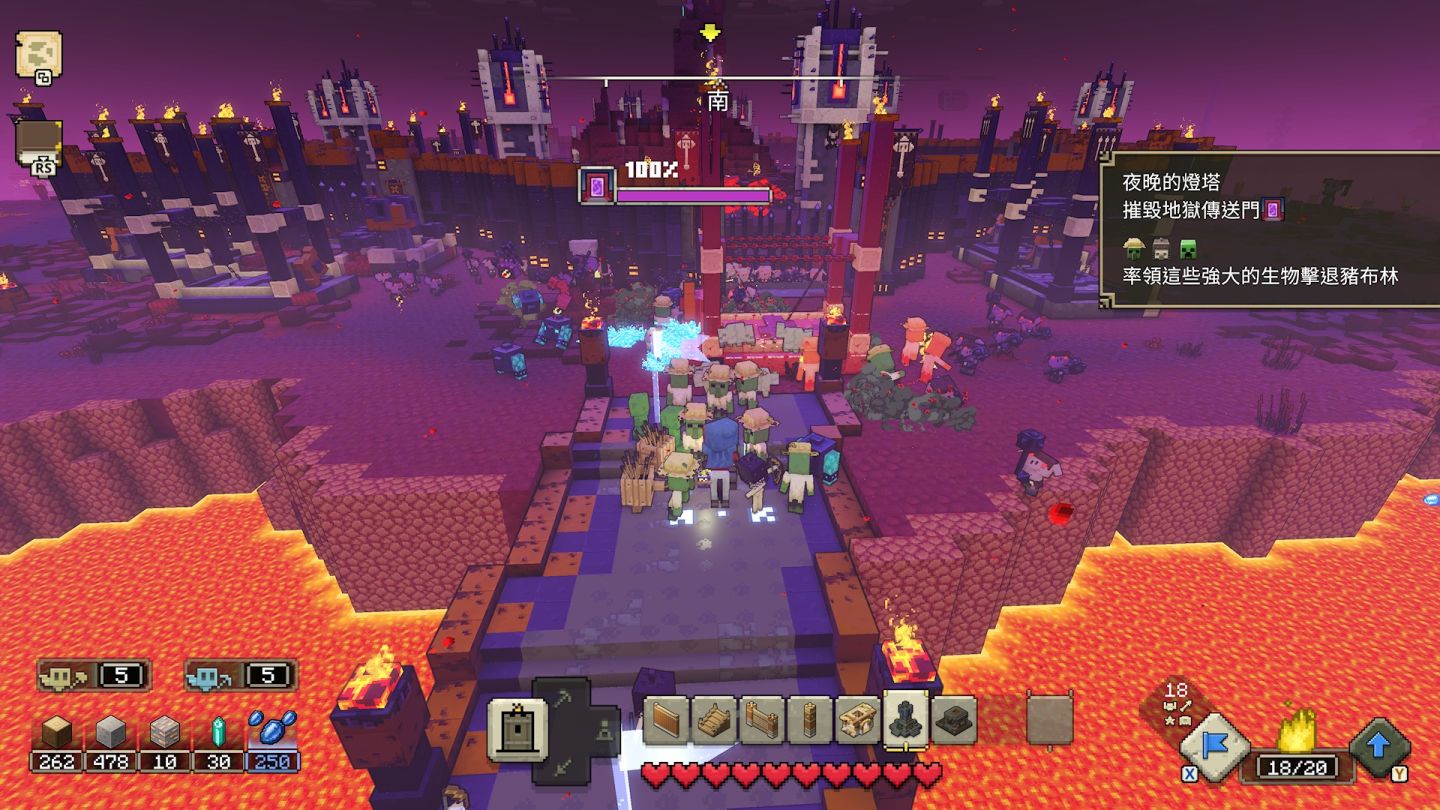Viewport: 1440px width, 810px height.
Task: Open the quest objective panel
Action: click(1270, 230)
